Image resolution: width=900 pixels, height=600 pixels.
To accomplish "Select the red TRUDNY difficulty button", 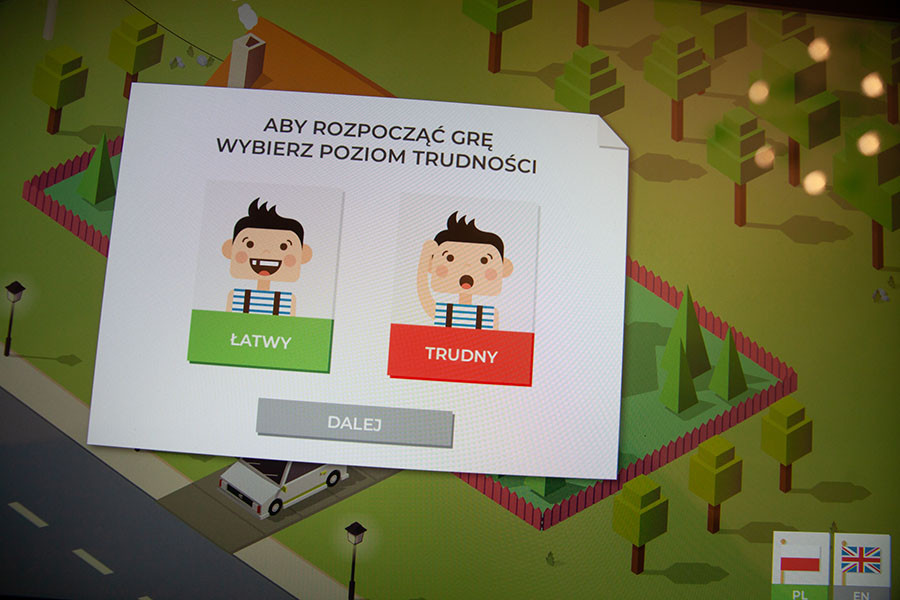I will (x=461, y=353).
